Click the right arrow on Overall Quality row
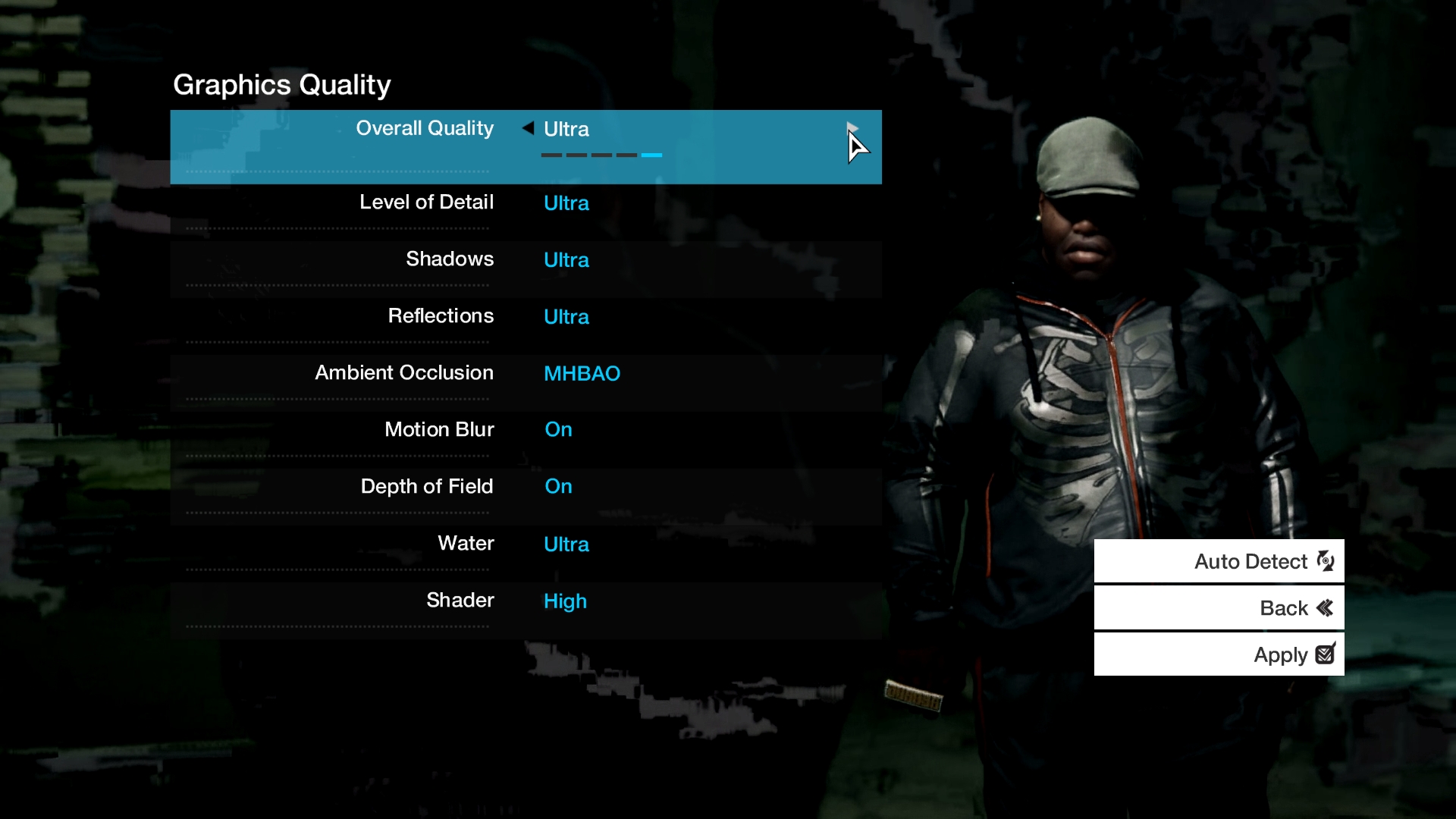The image size is (1456, 819). [852, 128]
